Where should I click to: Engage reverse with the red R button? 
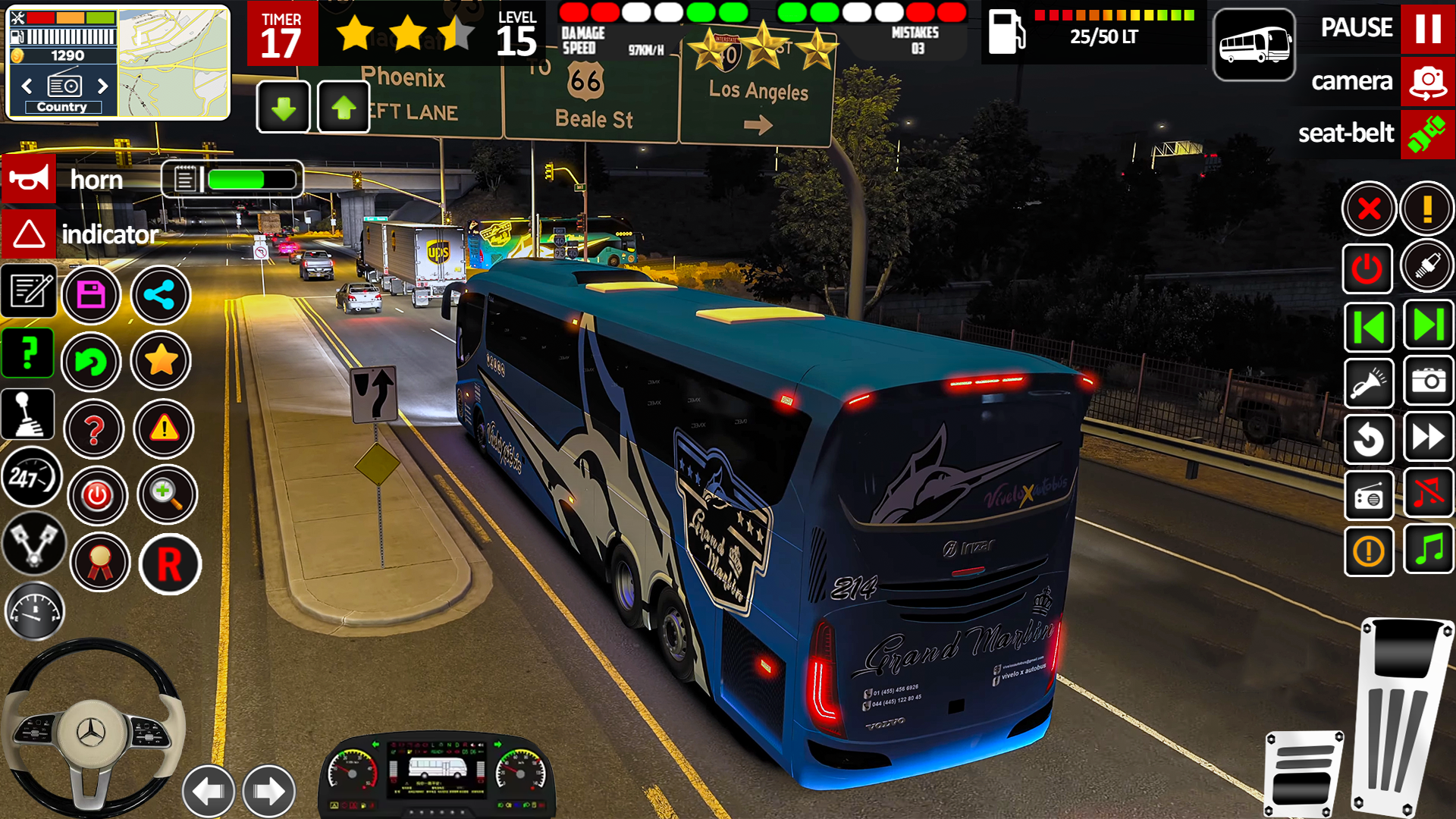pyautogui.click(x=170, y=565)
